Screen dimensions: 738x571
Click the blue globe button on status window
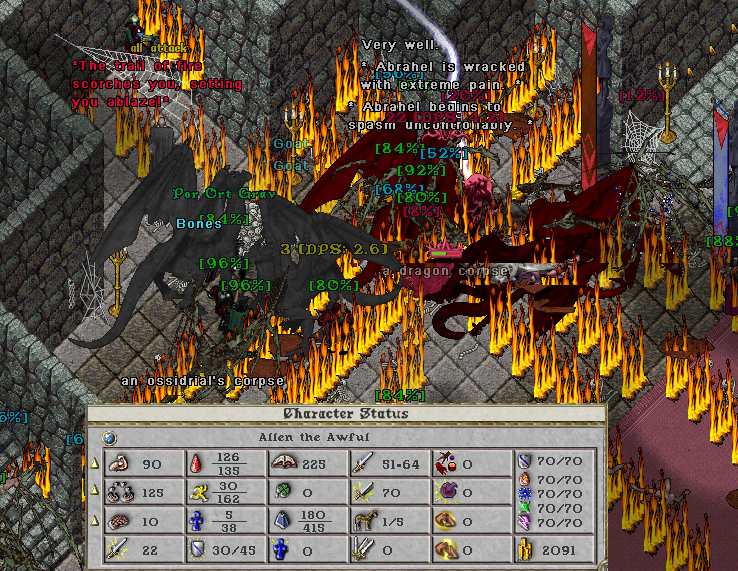coord(109,437)
